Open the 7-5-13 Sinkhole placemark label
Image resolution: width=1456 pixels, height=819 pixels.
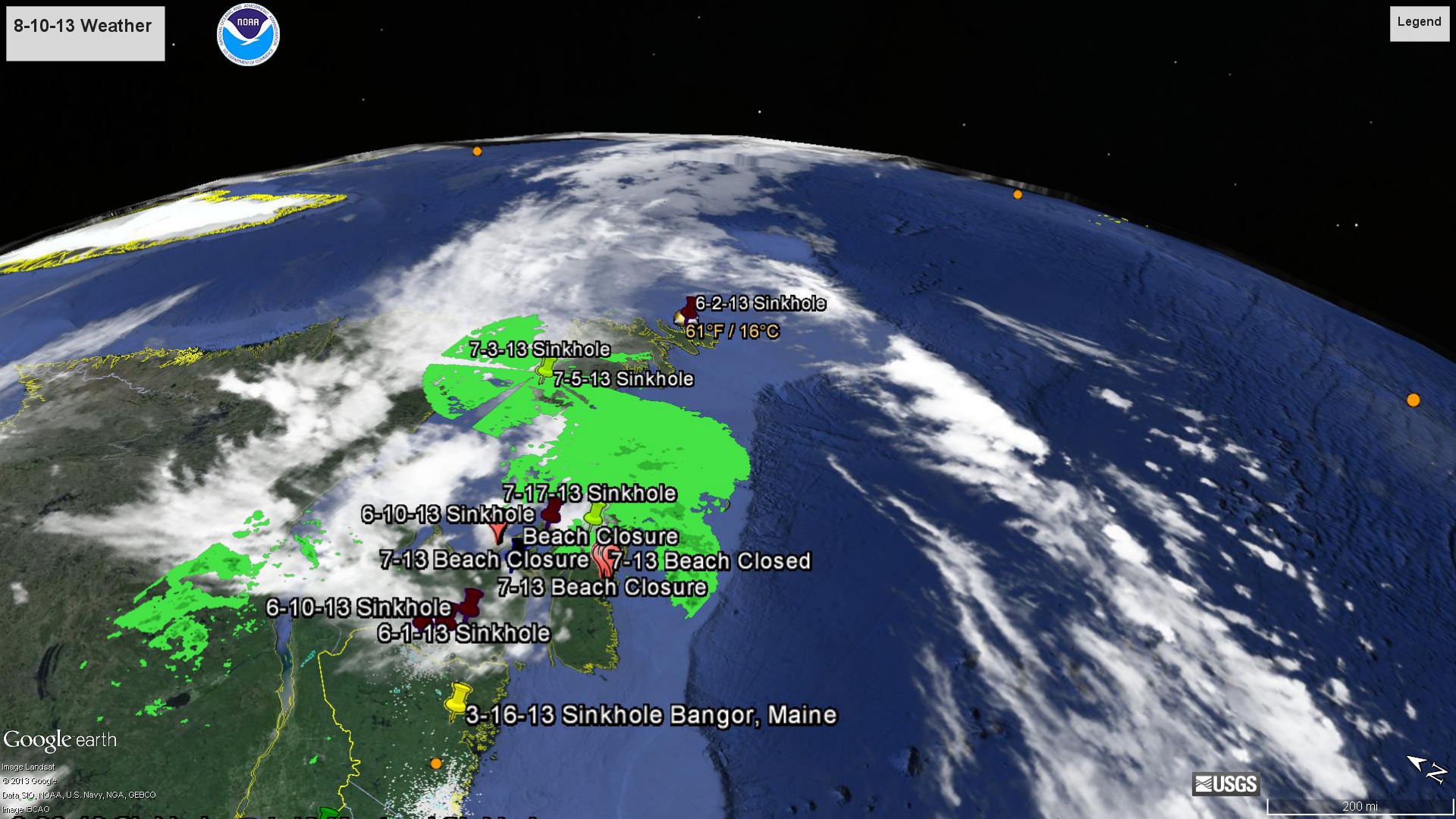click(623, 379)
